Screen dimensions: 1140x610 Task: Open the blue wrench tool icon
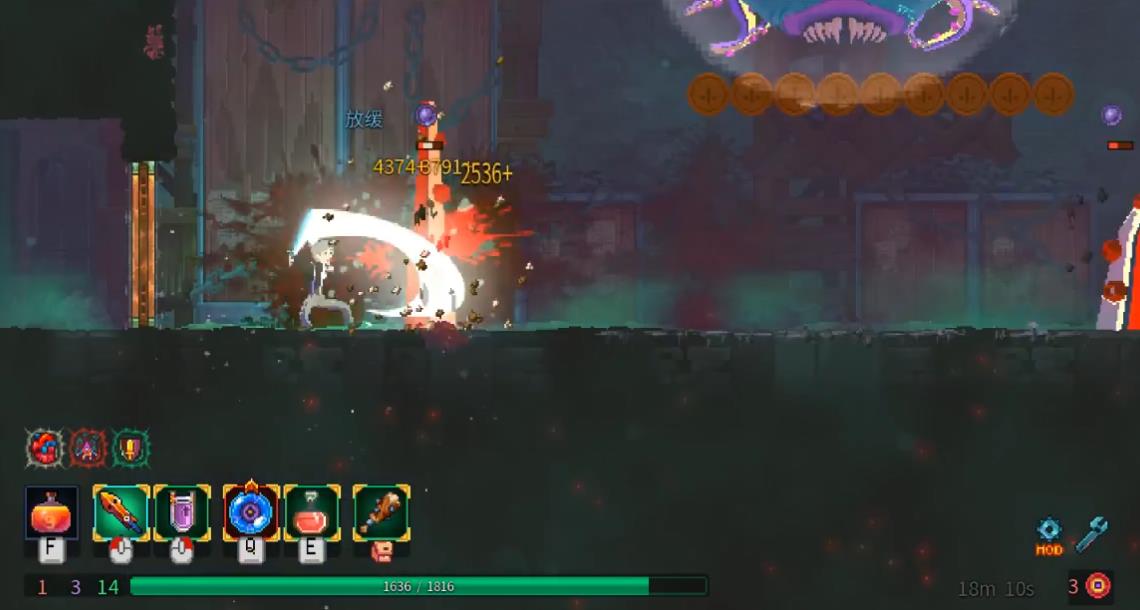coord(1091,534)
